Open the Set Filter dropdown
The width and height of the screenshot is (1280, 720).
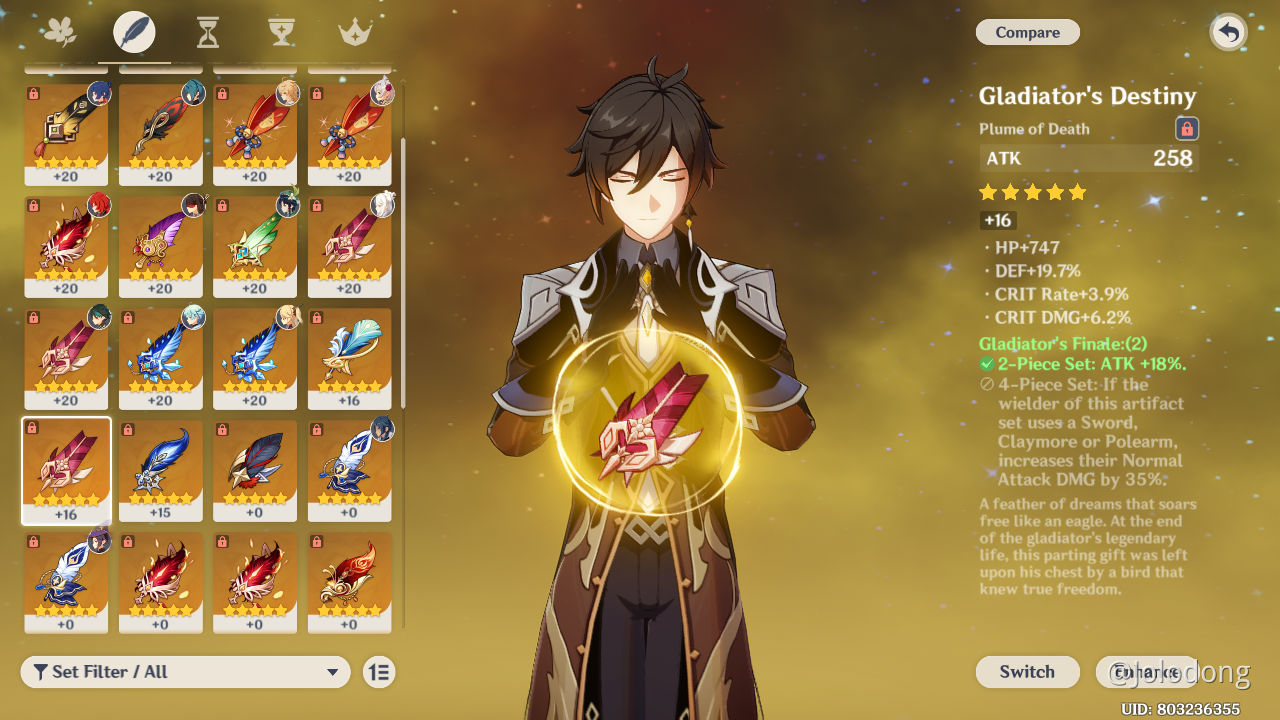click(185, 672)
